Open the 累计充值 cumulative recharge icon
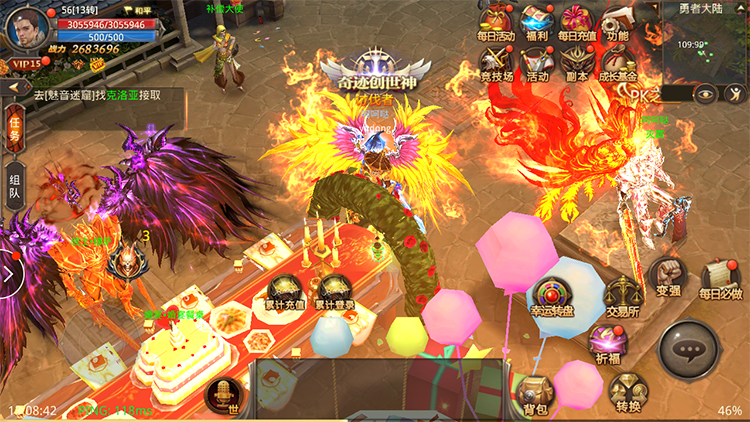 point(282,292)
